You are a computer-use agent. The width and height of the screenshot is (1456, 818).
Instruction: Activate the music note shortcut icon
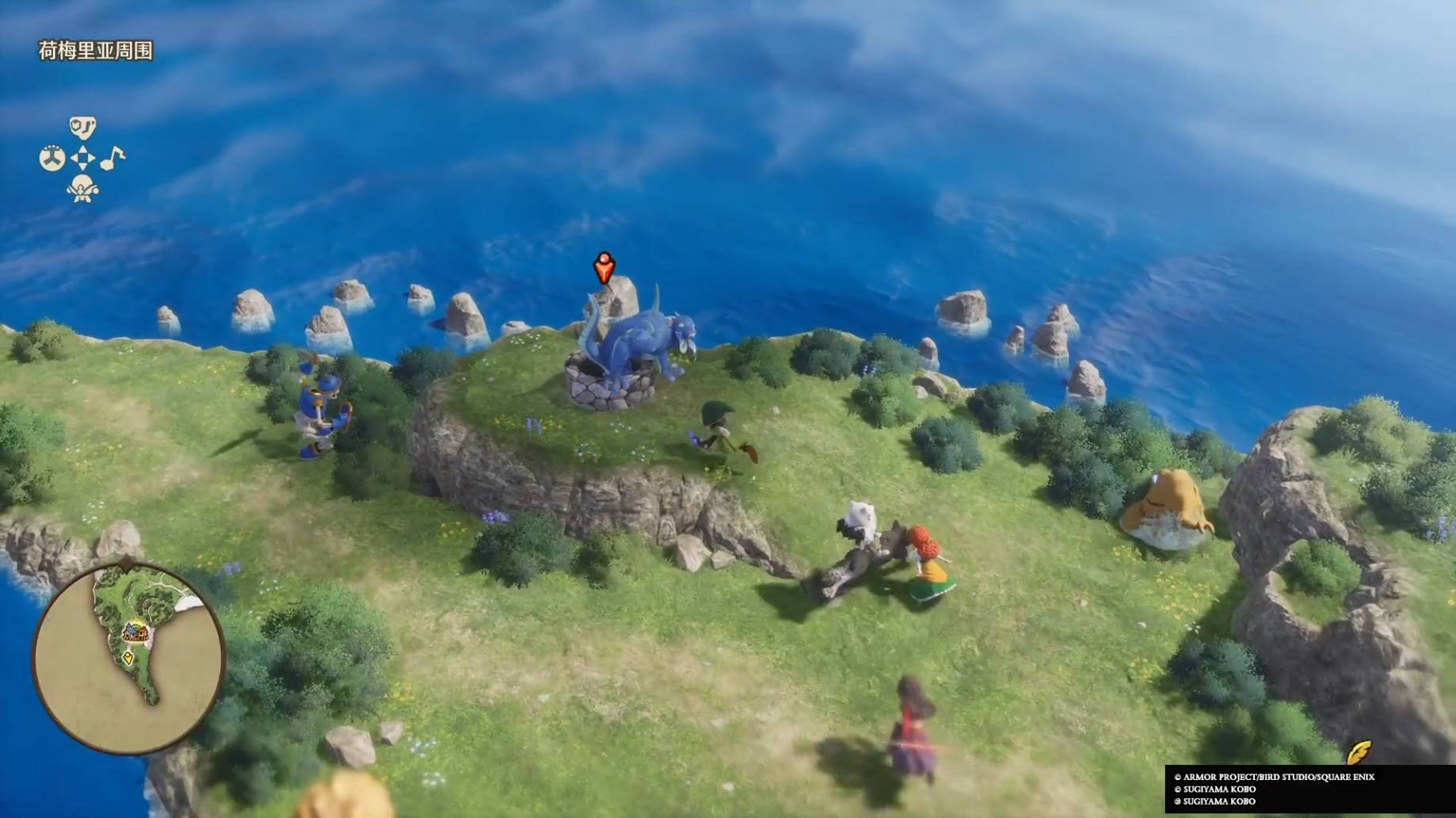tap(112, 158)
